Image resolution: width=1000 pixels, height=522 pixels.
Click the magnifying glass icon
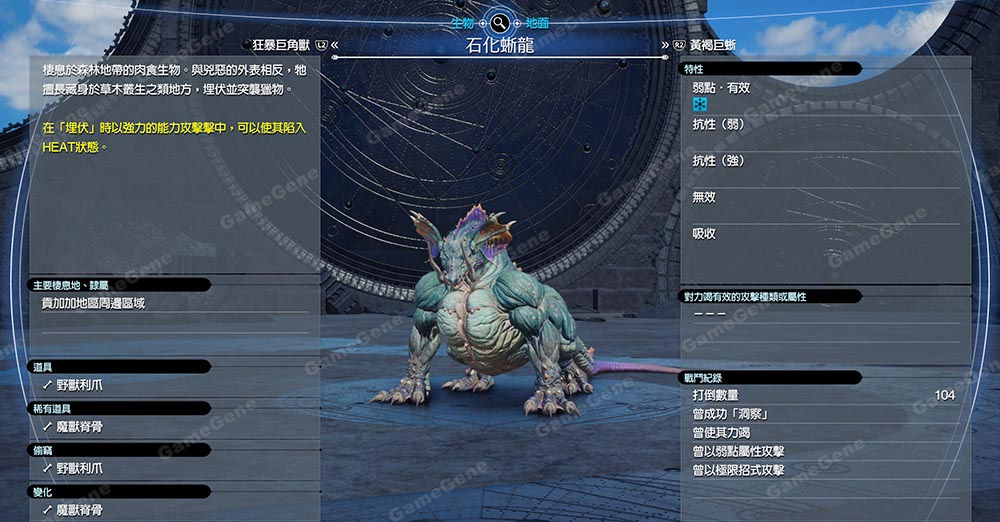[x=499, y=21]
